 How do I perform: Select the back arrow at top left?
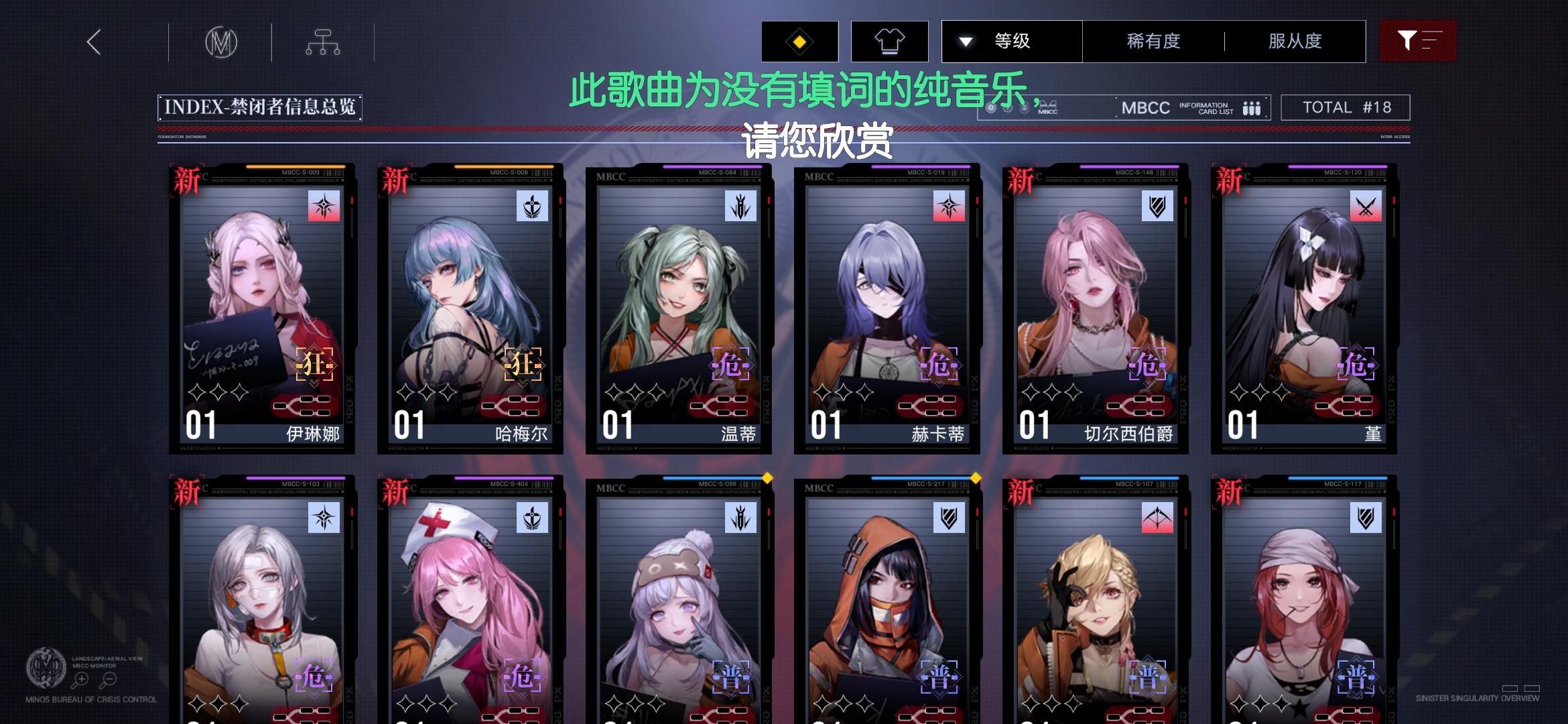click(x=93, y=42)
